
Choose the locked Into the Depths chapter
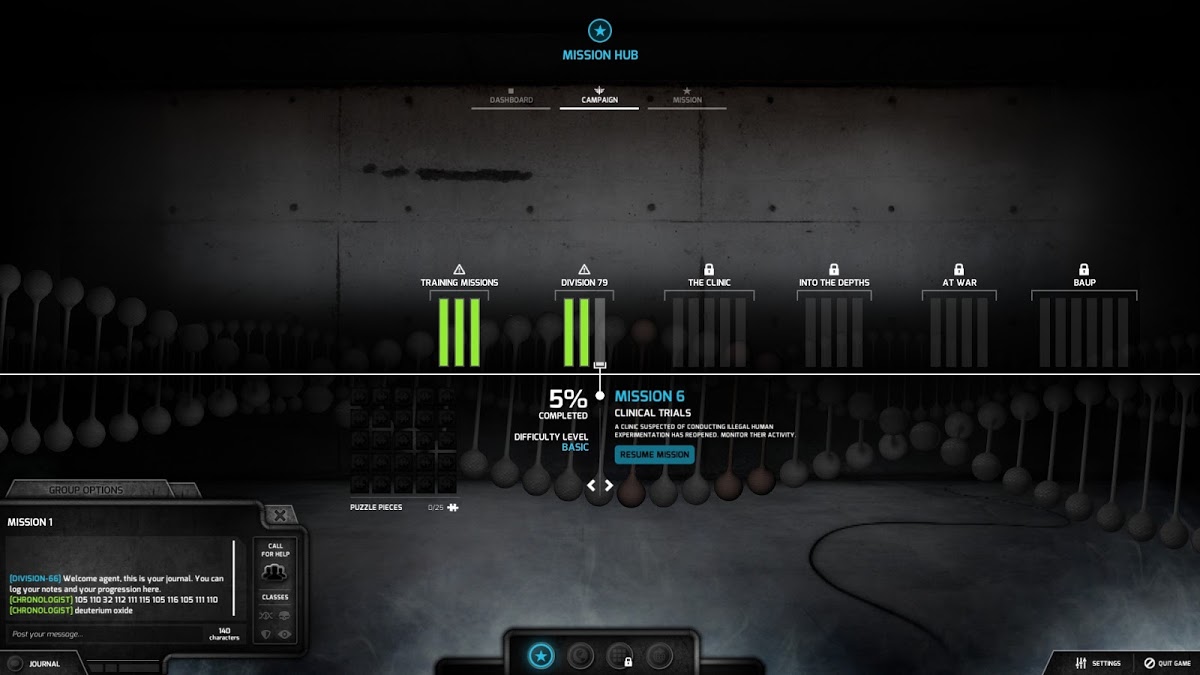(x=834, y=283)
